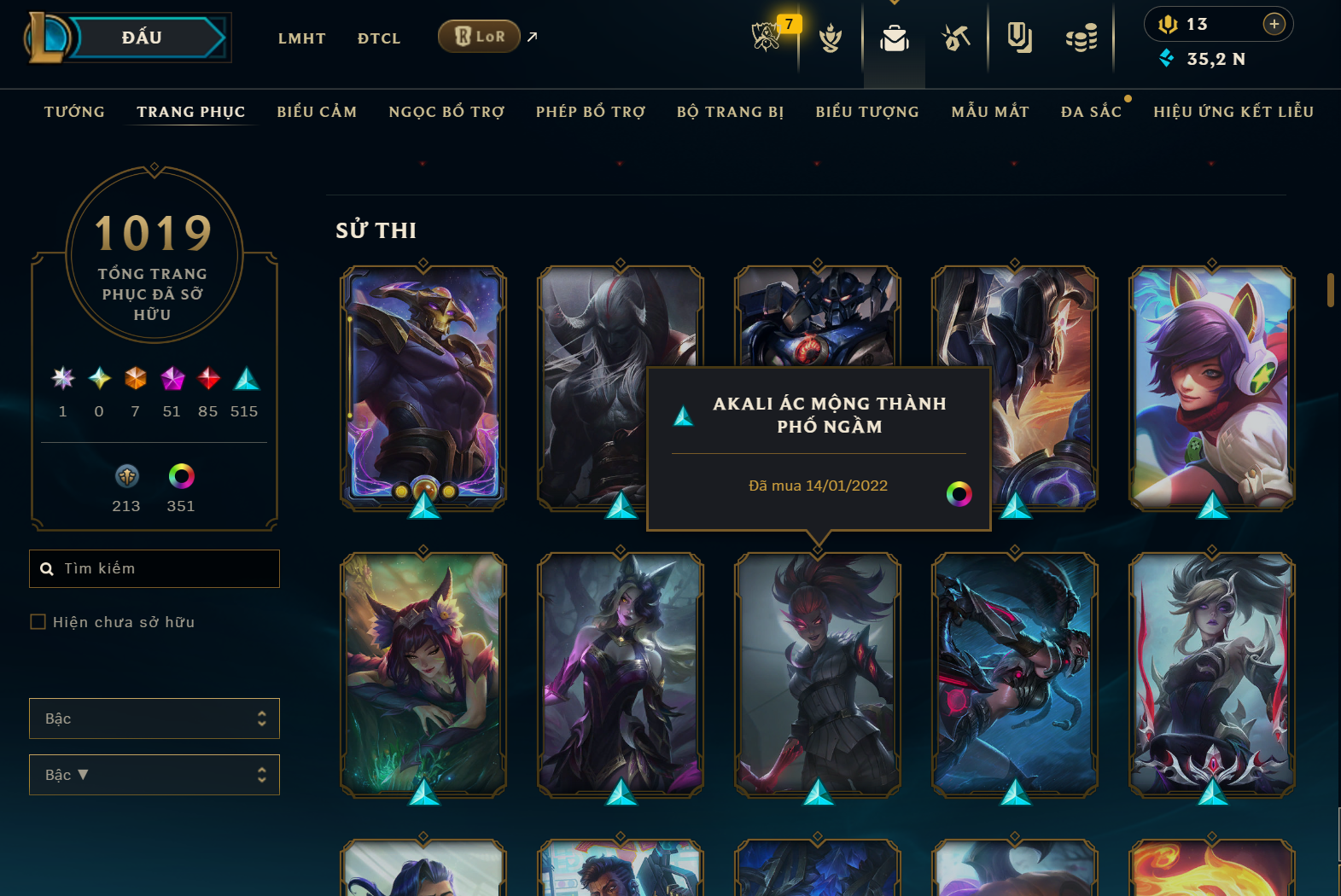1341x896 pixels.
Task: Select the NGỌC BỔ TRỢ tab
Action: [446, 112]
